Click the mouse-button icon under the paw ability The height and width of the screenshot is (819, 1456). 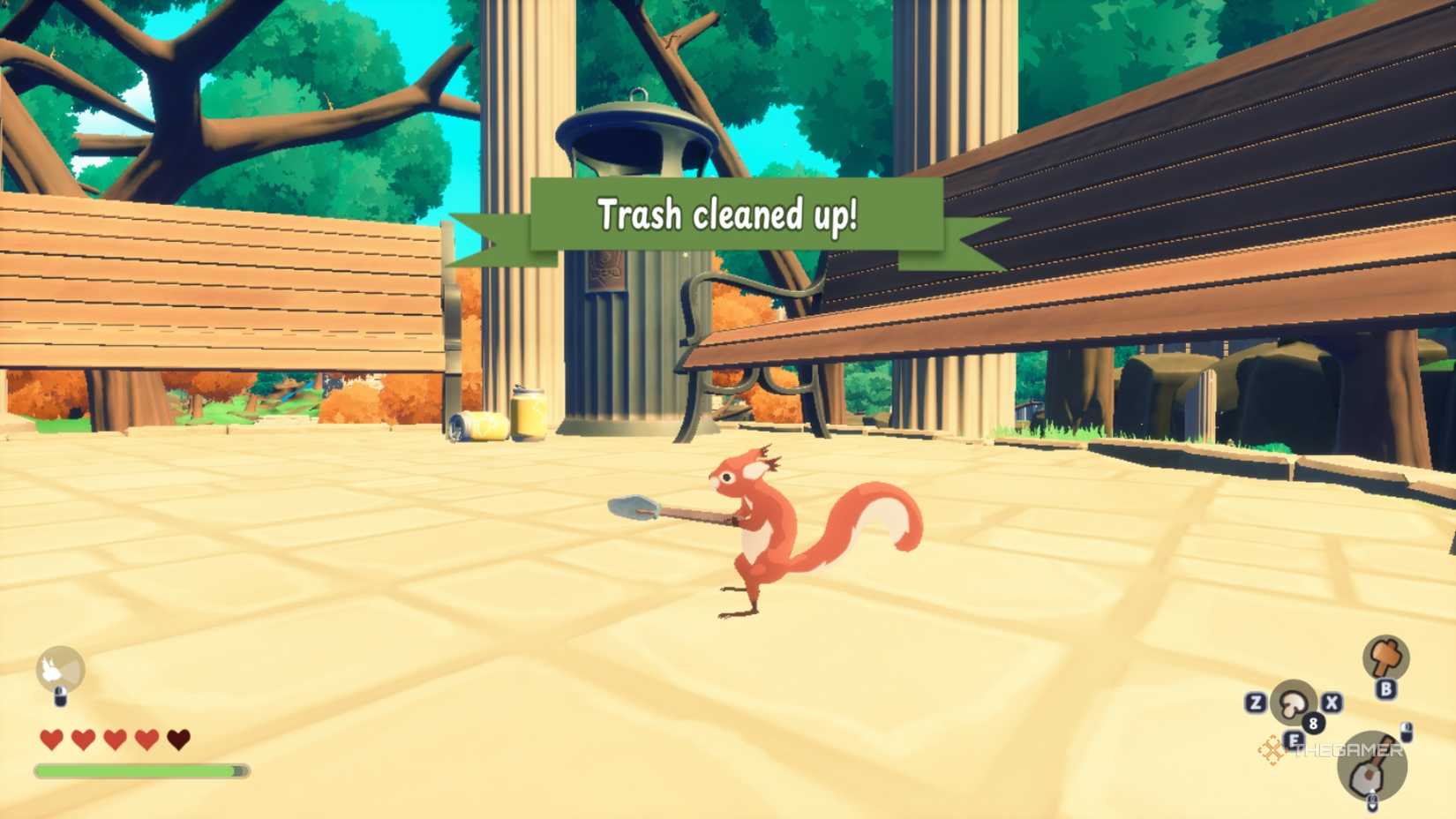[60, 697]
